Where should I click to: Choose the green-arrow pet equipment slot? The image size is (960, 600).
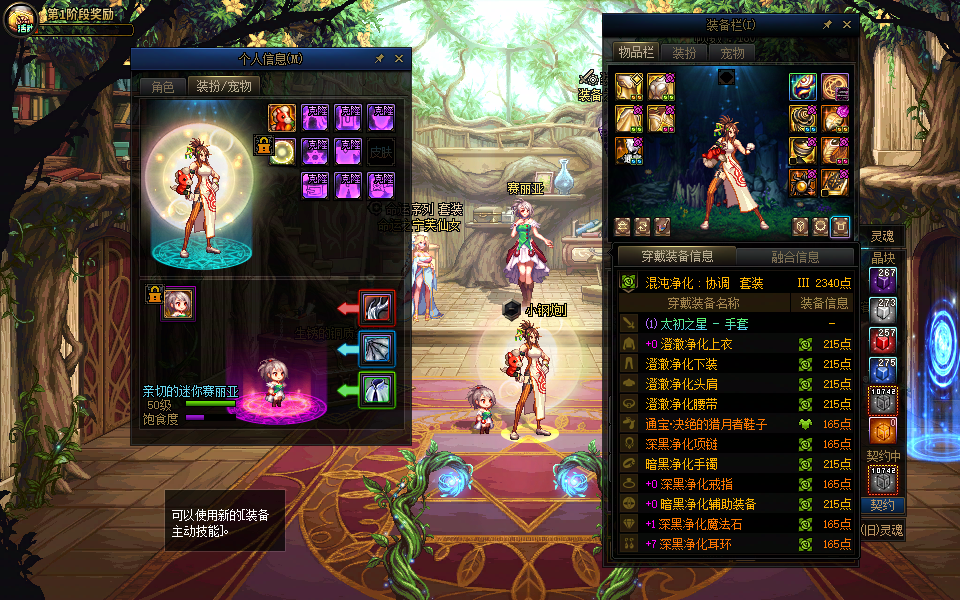(377, 389)
